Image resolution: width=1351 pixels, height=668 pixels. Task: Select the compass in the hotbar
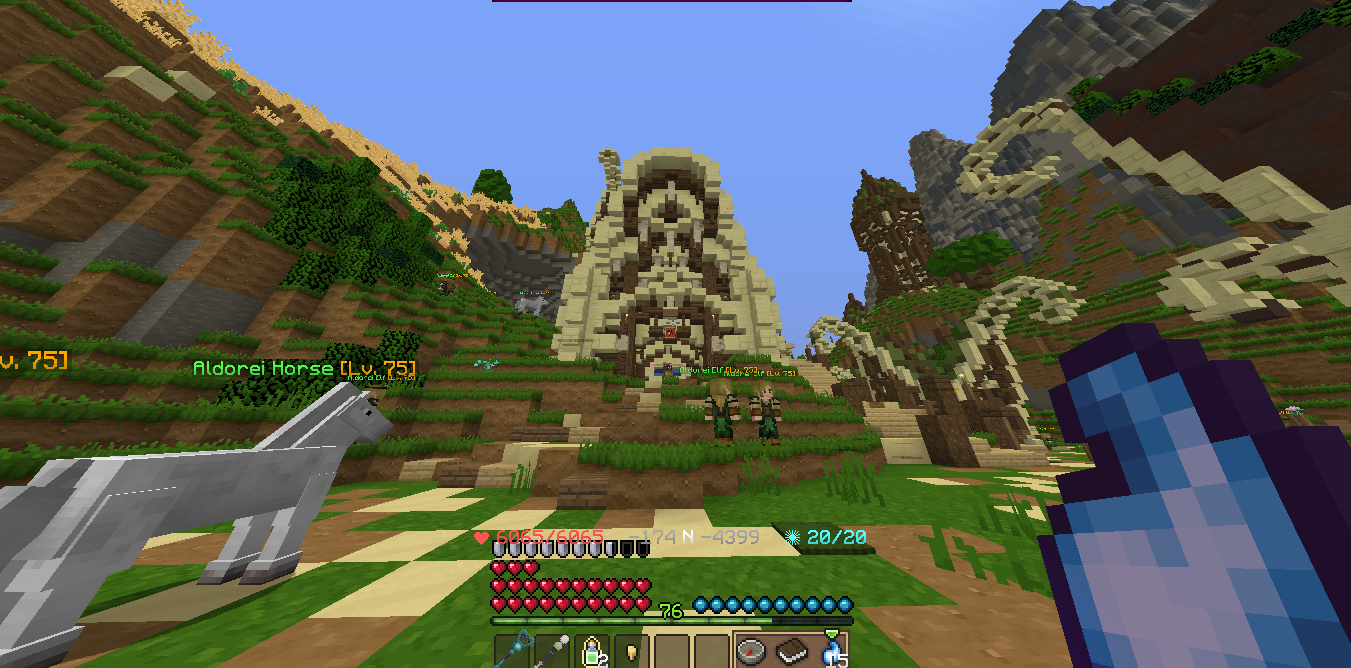coord(752,651)
